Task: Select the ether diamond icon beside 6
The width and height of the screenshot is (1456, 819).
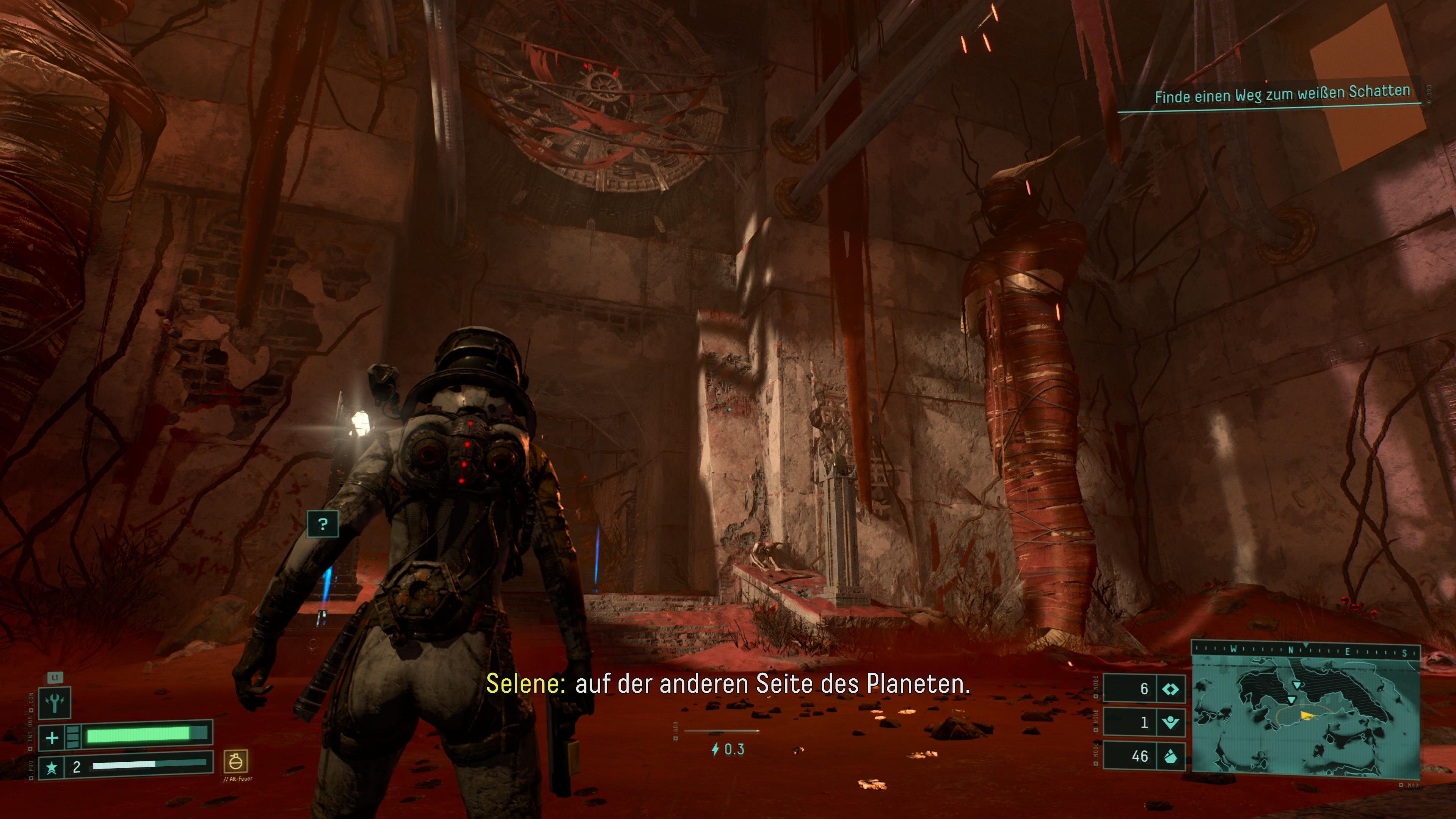Action: 1170,689
